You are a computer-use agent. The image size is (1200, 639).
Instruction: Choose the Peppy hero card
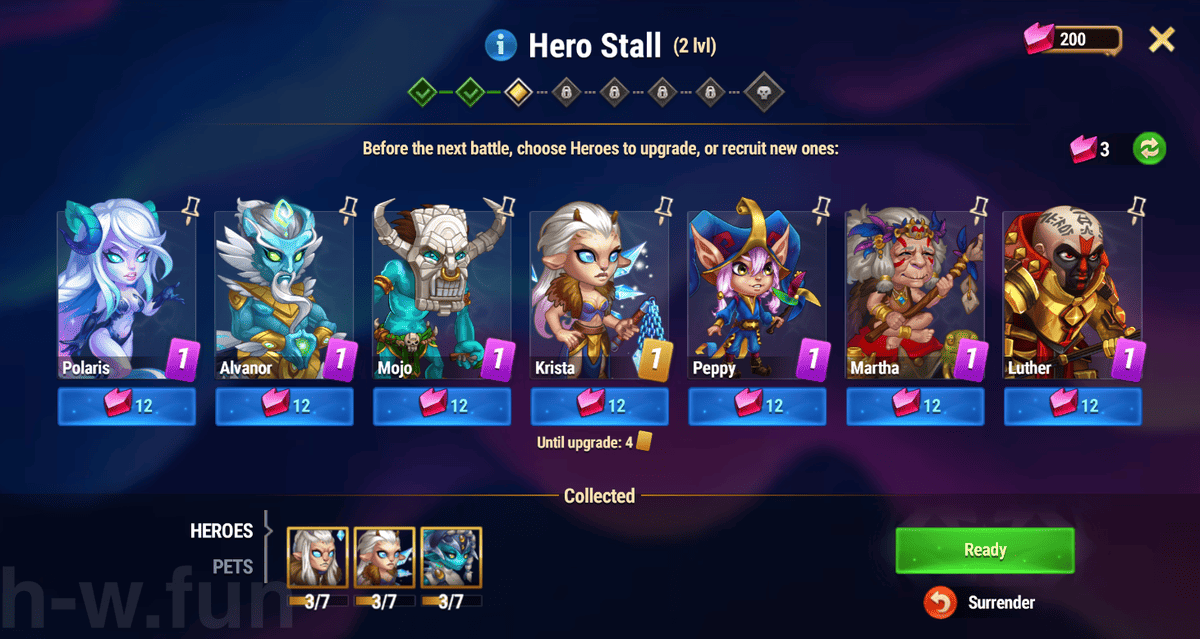click(757, 290)
